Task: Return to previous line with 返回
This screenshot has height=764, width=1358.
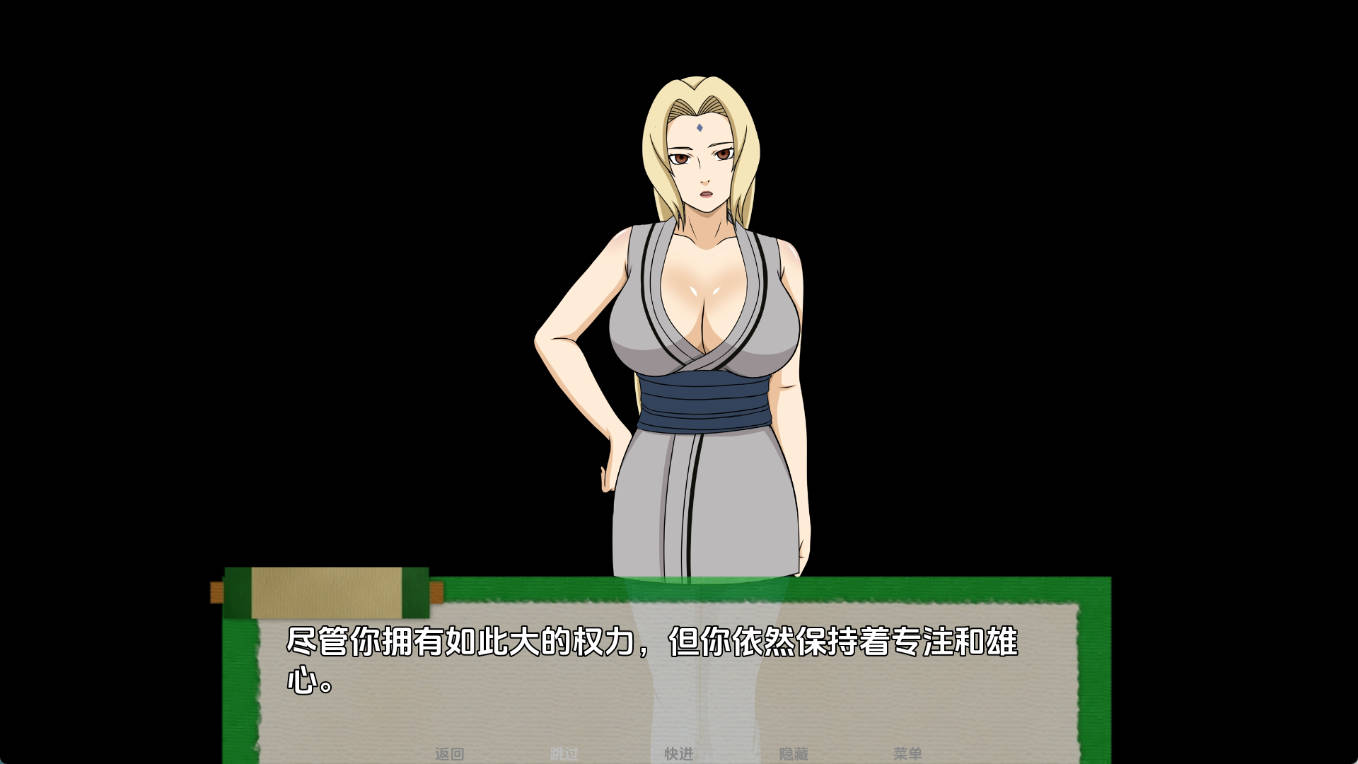Action: click(451, 755)
